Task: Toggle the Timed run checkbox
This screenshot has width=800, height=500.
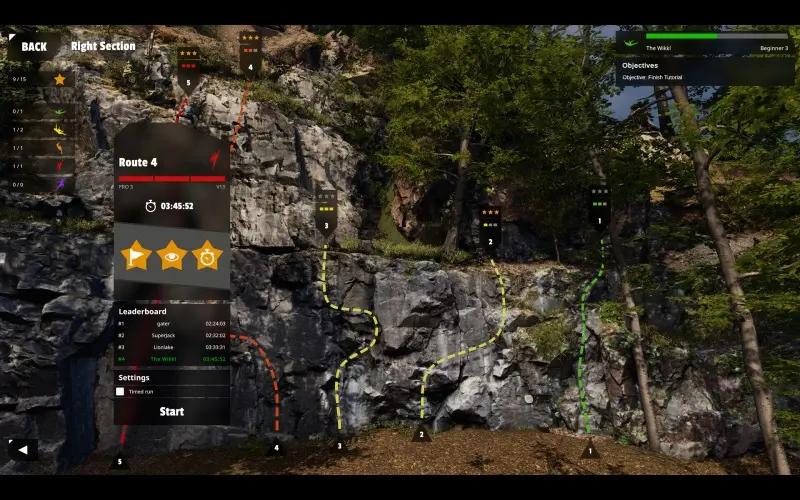Action: (121, 392)
